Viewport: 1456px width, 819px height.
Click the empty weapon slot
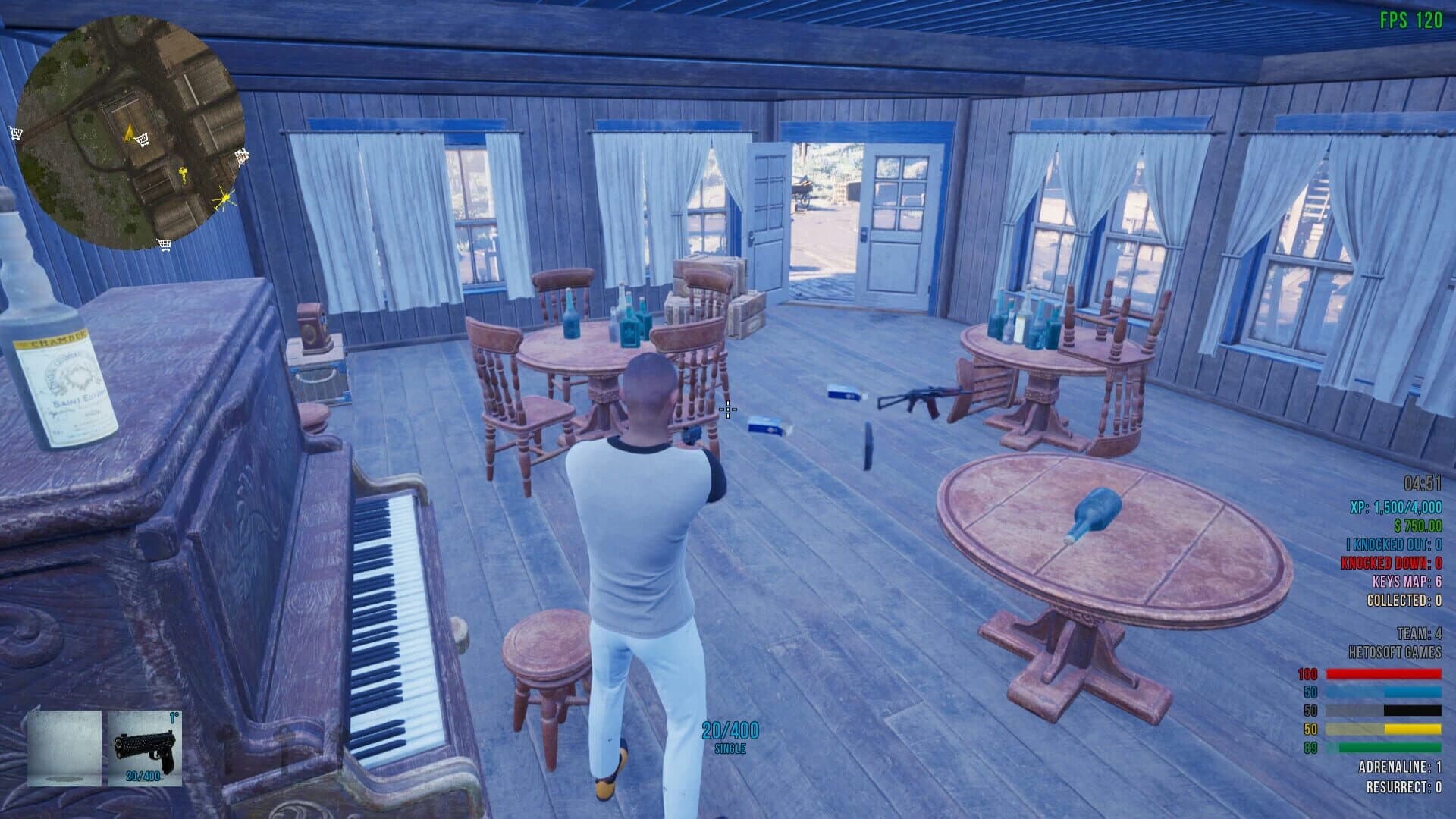[64, 747]
